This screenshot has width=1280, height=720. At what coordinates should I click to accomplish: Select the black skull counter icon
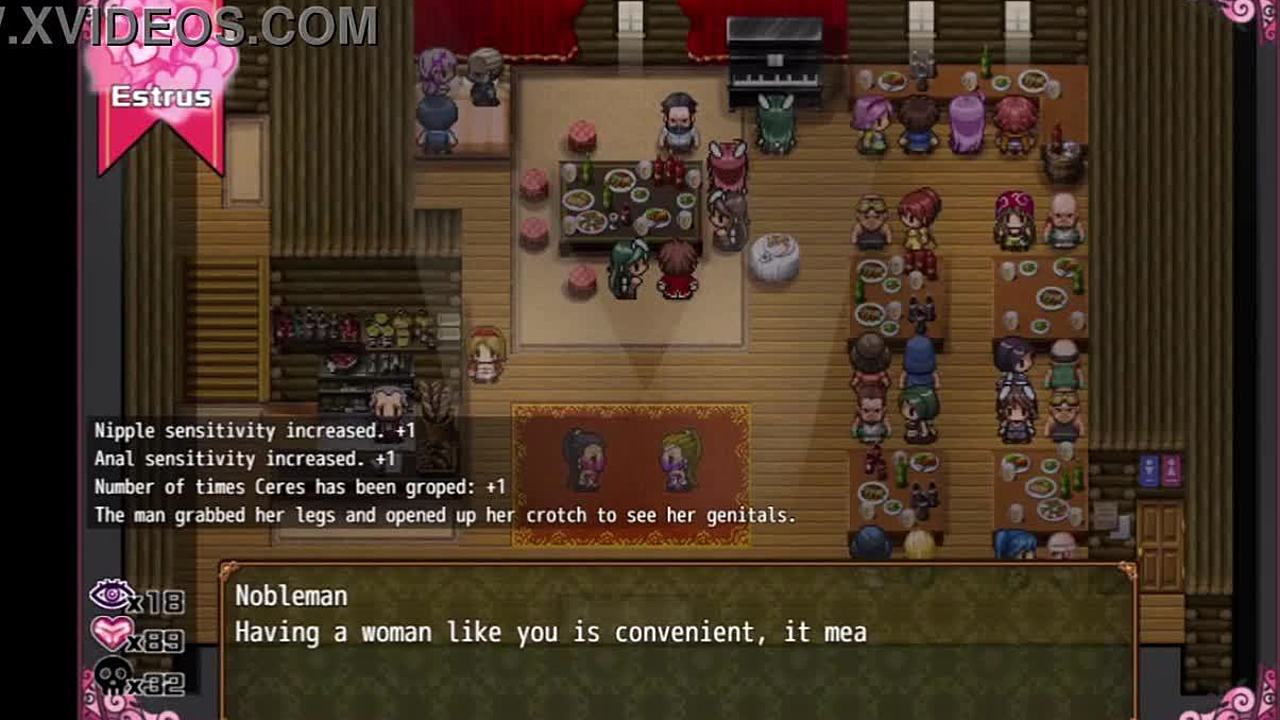pyautogui.click(x=112, y=676)
